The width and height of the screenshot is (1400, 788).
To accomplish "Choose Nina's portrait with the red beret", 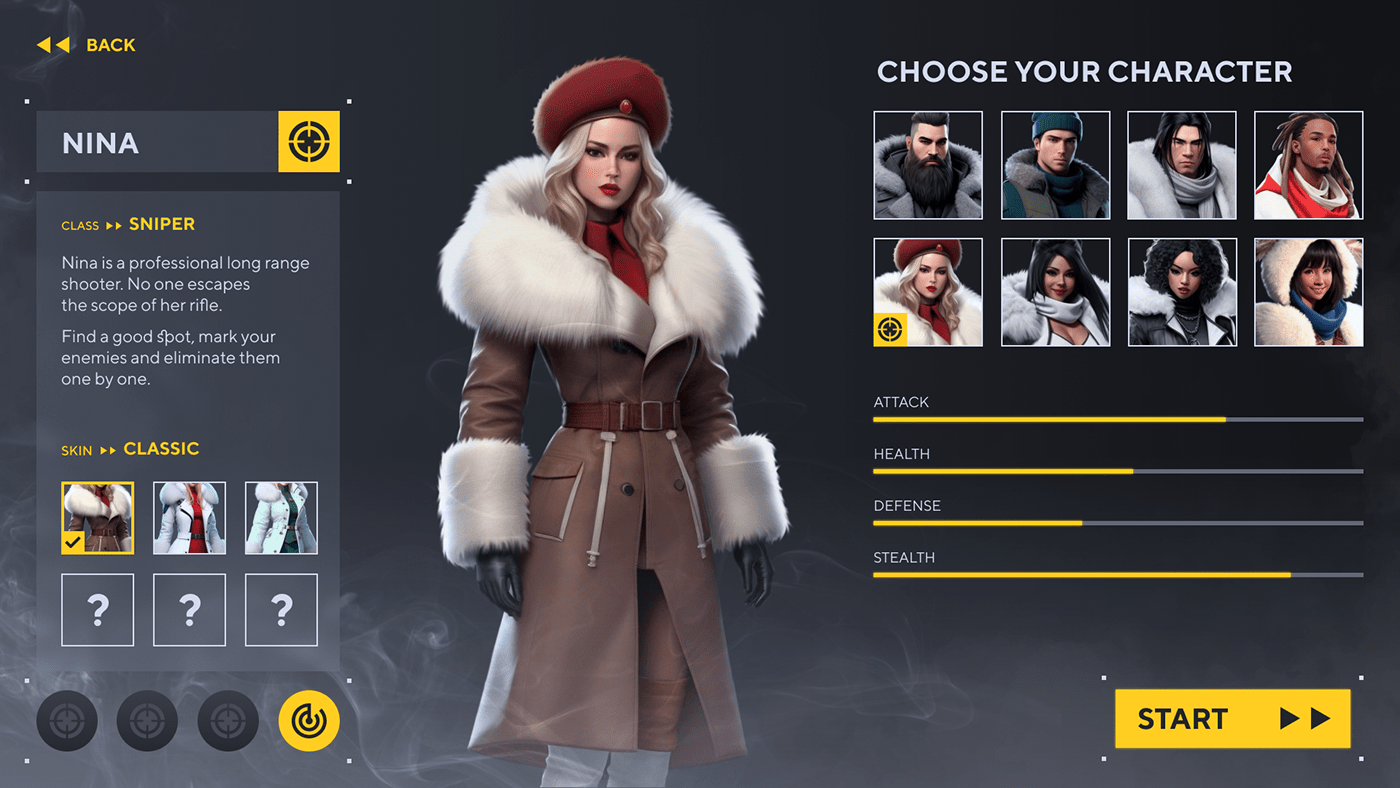I will click(928, 292).
